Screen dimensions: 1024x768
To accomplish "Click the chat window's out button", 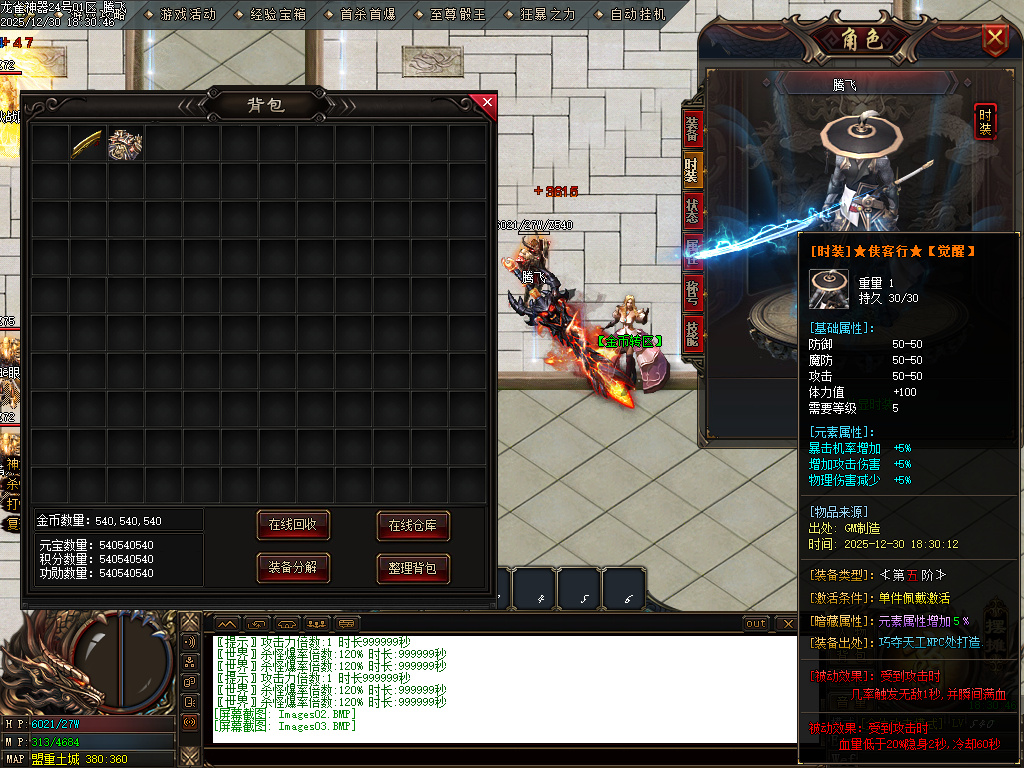I will click(756, 624).
